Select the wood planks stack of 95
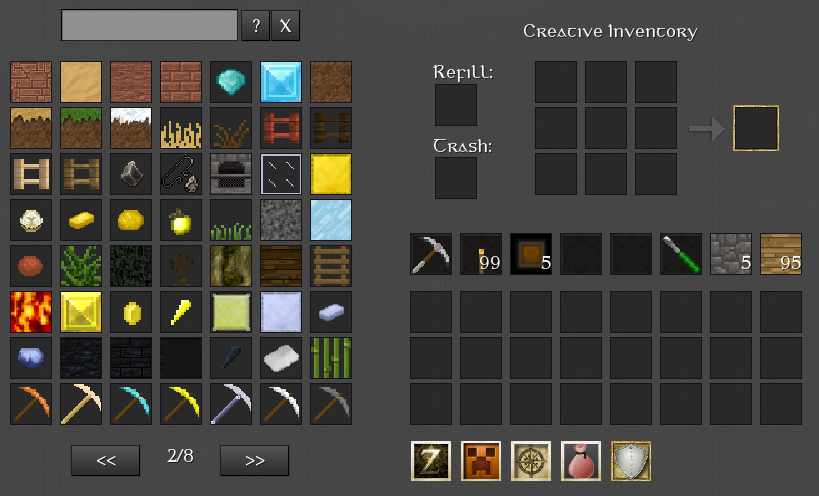The height and width of the screenshot is (496, 819). [780, 254]
